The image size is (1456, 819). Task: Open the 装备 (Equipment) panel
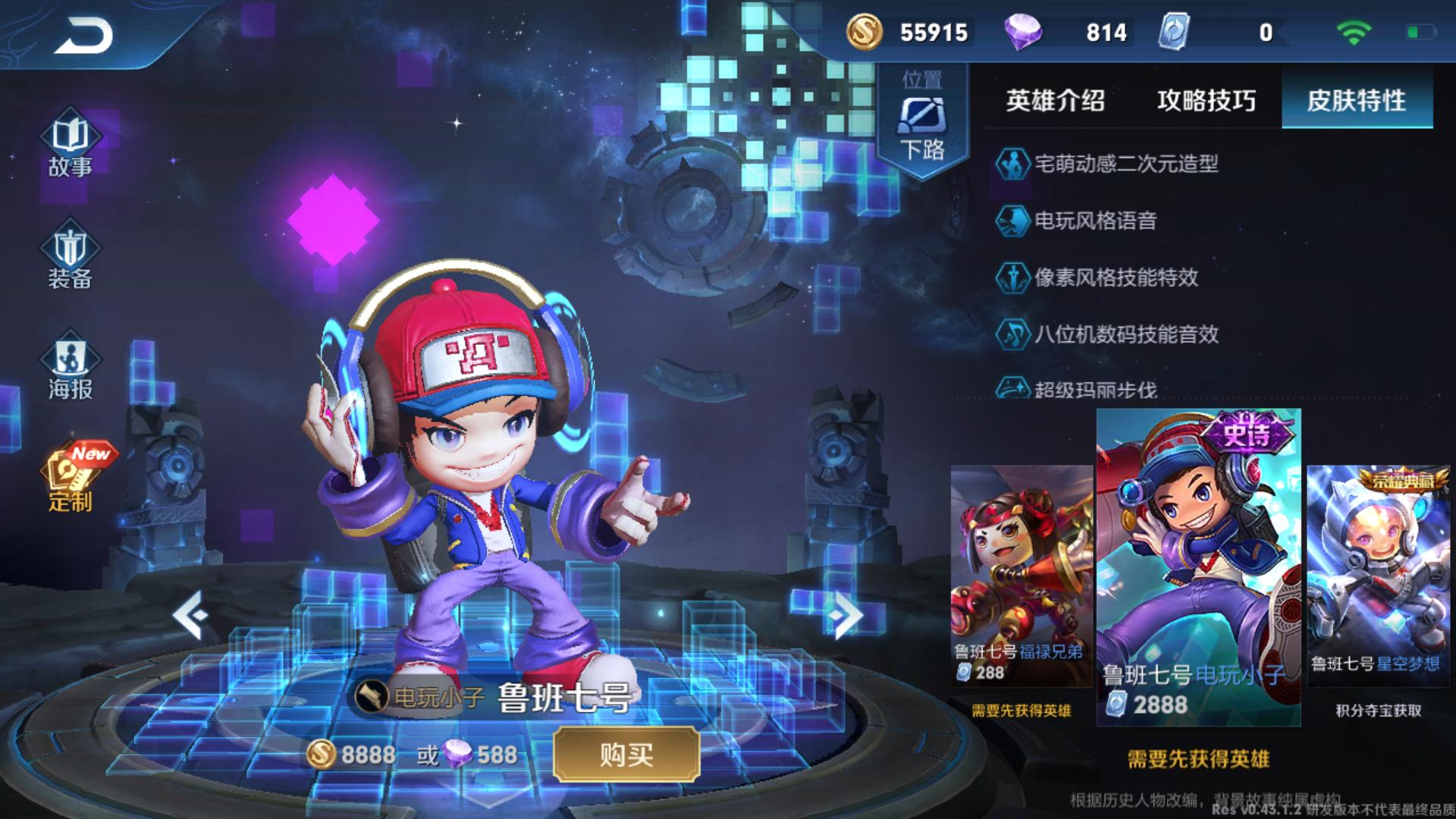(71, 258)
